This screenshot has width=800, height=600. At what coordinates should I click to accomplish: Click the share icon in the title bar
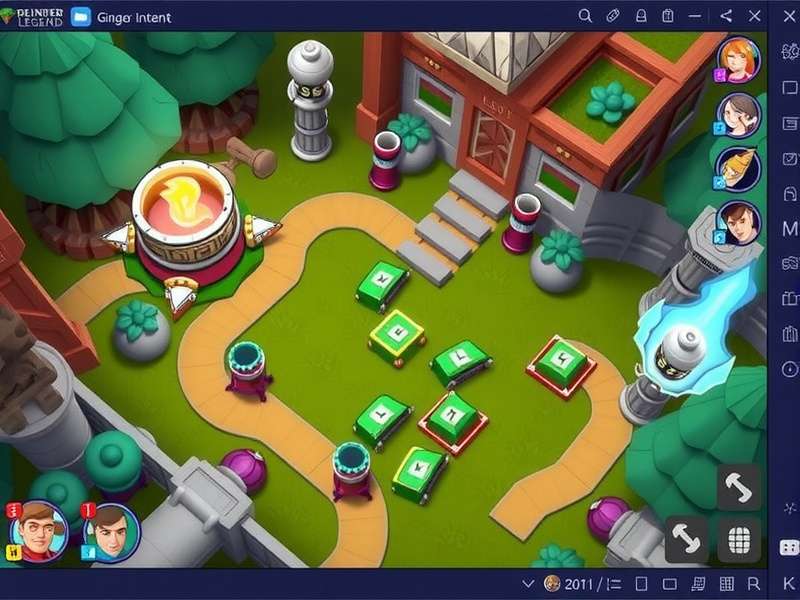pos(727,16)
